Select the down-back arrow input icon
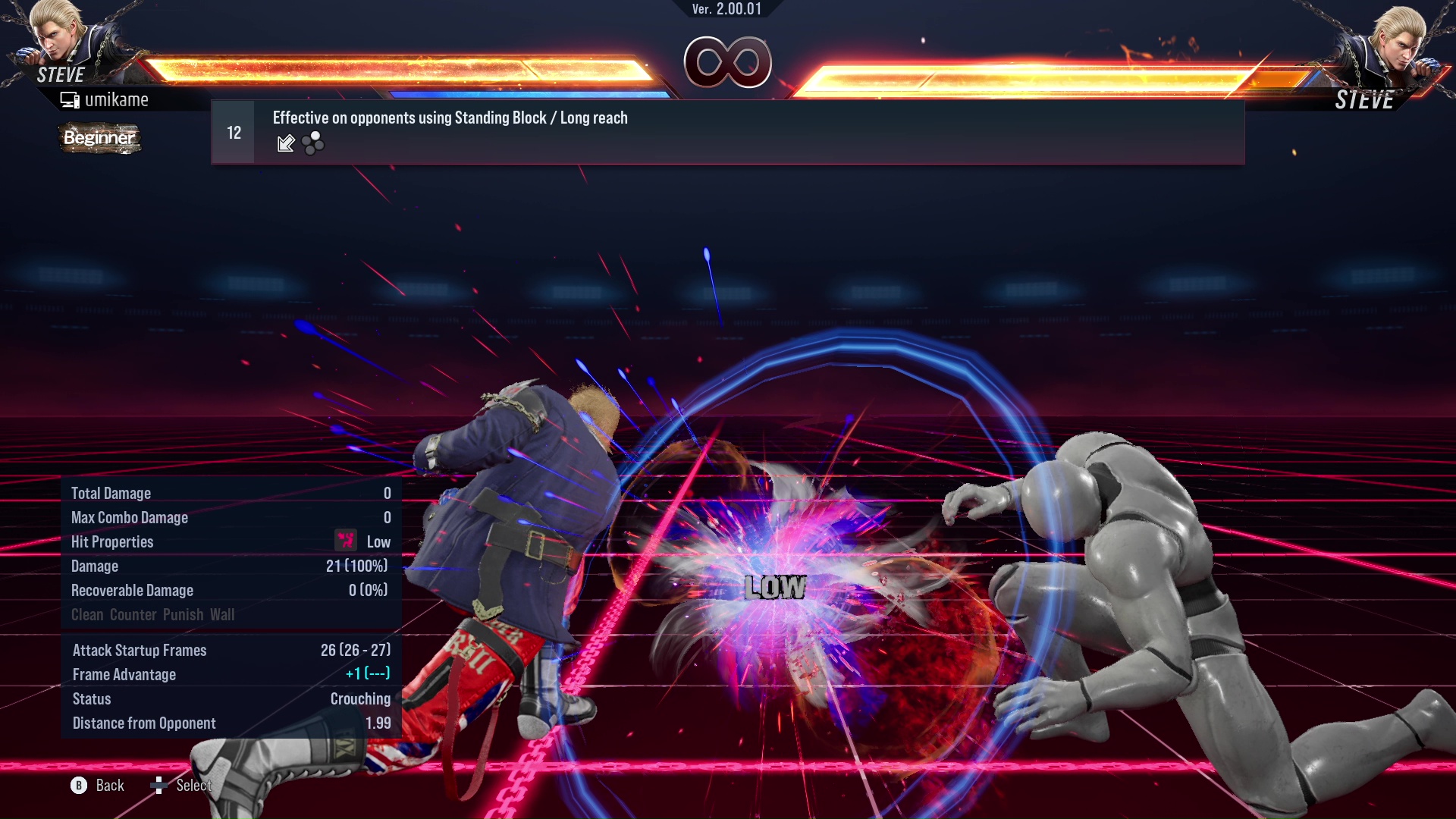 286,144
